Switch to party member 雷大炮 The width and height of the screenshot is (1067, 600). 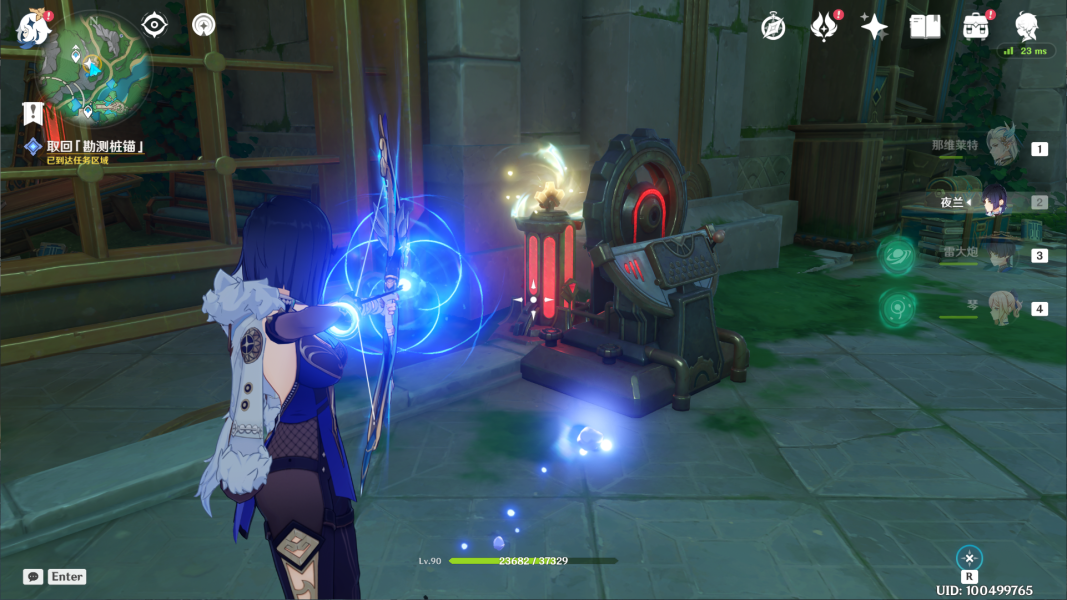point(1000,255)
